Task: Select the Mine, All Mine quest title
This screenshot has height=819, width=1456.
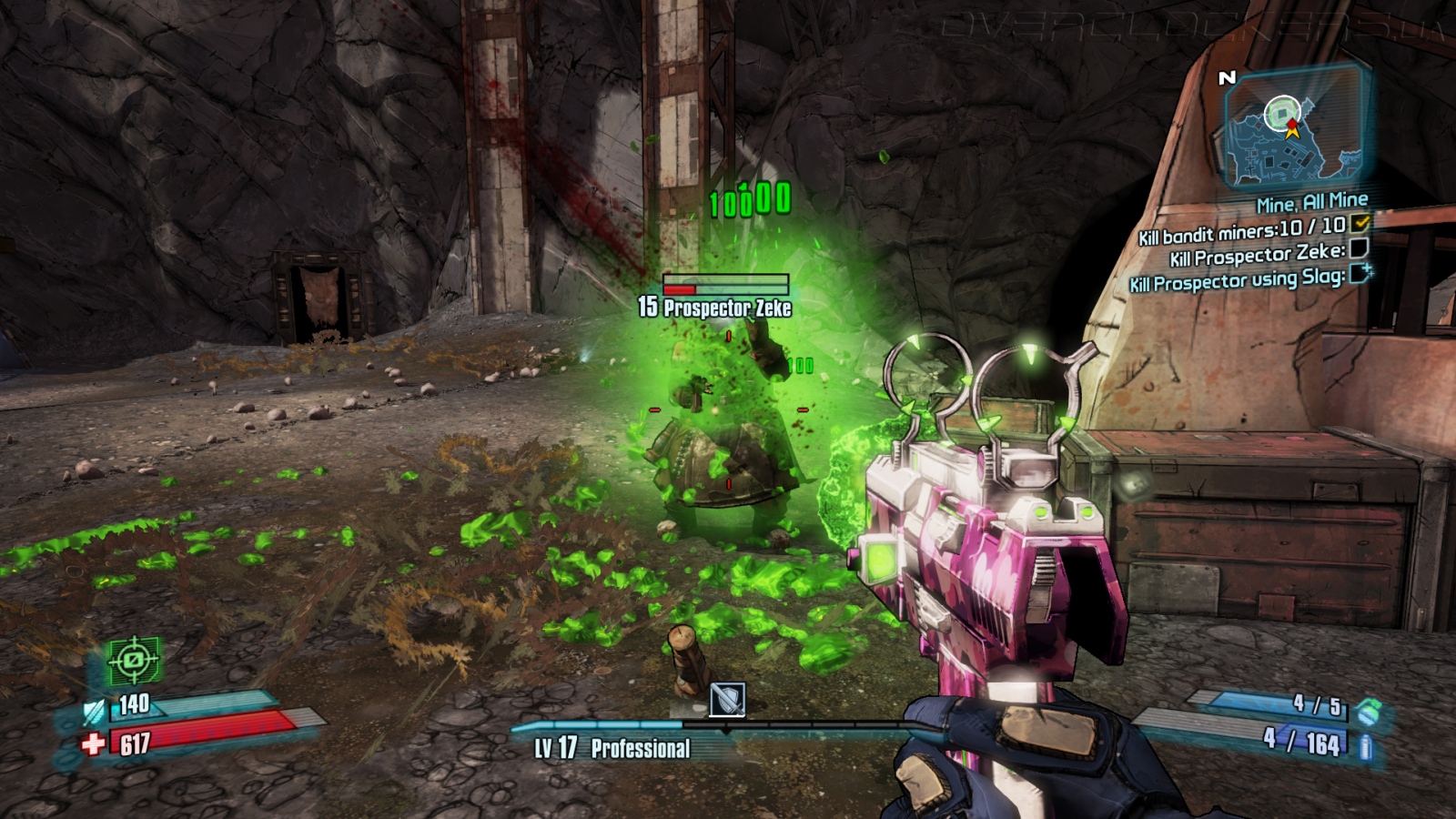Action: (1311, 202)
